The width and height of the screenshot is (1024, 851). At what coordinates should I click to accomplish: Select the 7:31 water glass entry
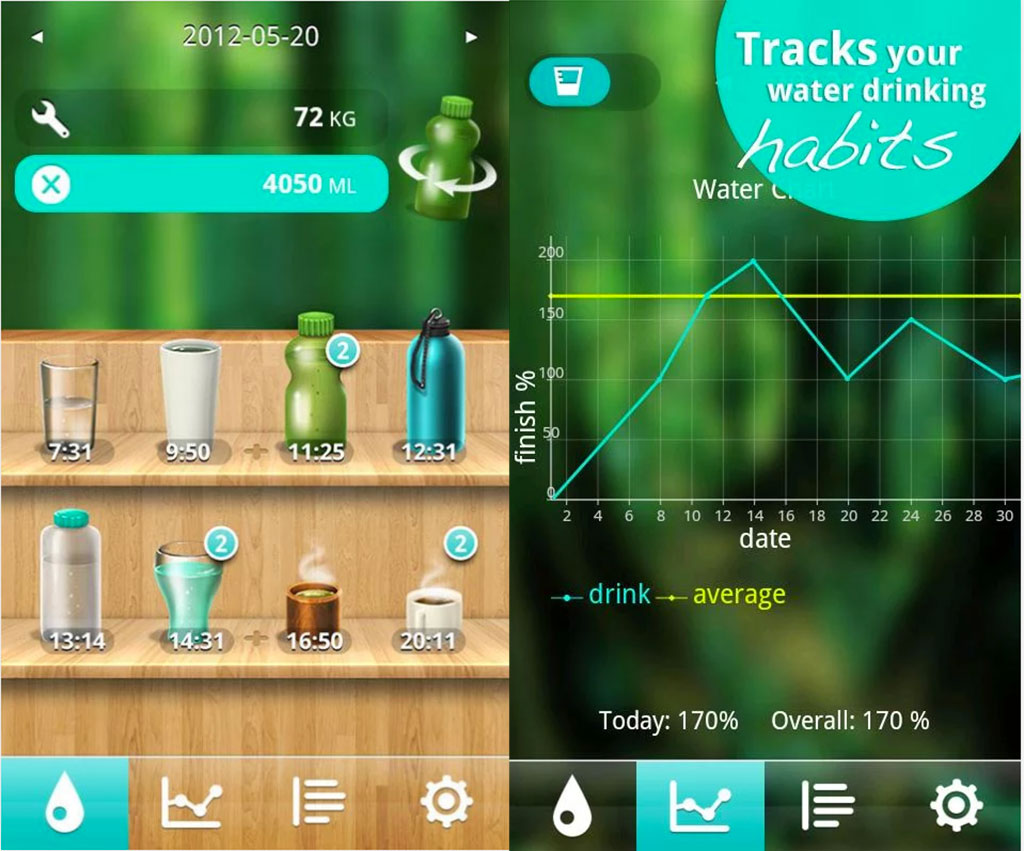click(69, 405)
